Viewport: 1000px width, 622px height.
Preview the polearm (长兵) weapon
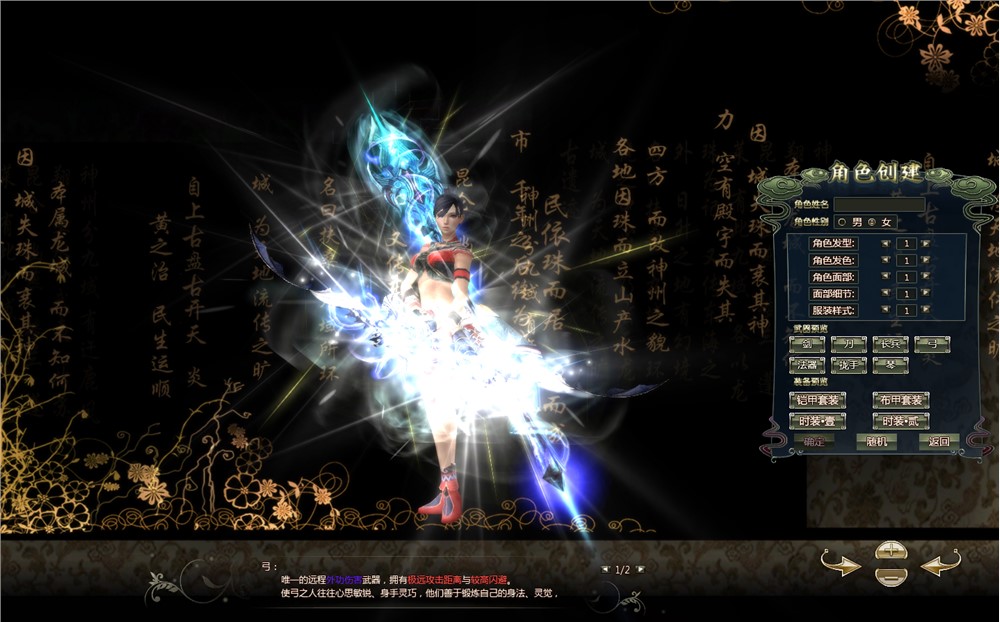pyautogui.click(x=890, y=344)
